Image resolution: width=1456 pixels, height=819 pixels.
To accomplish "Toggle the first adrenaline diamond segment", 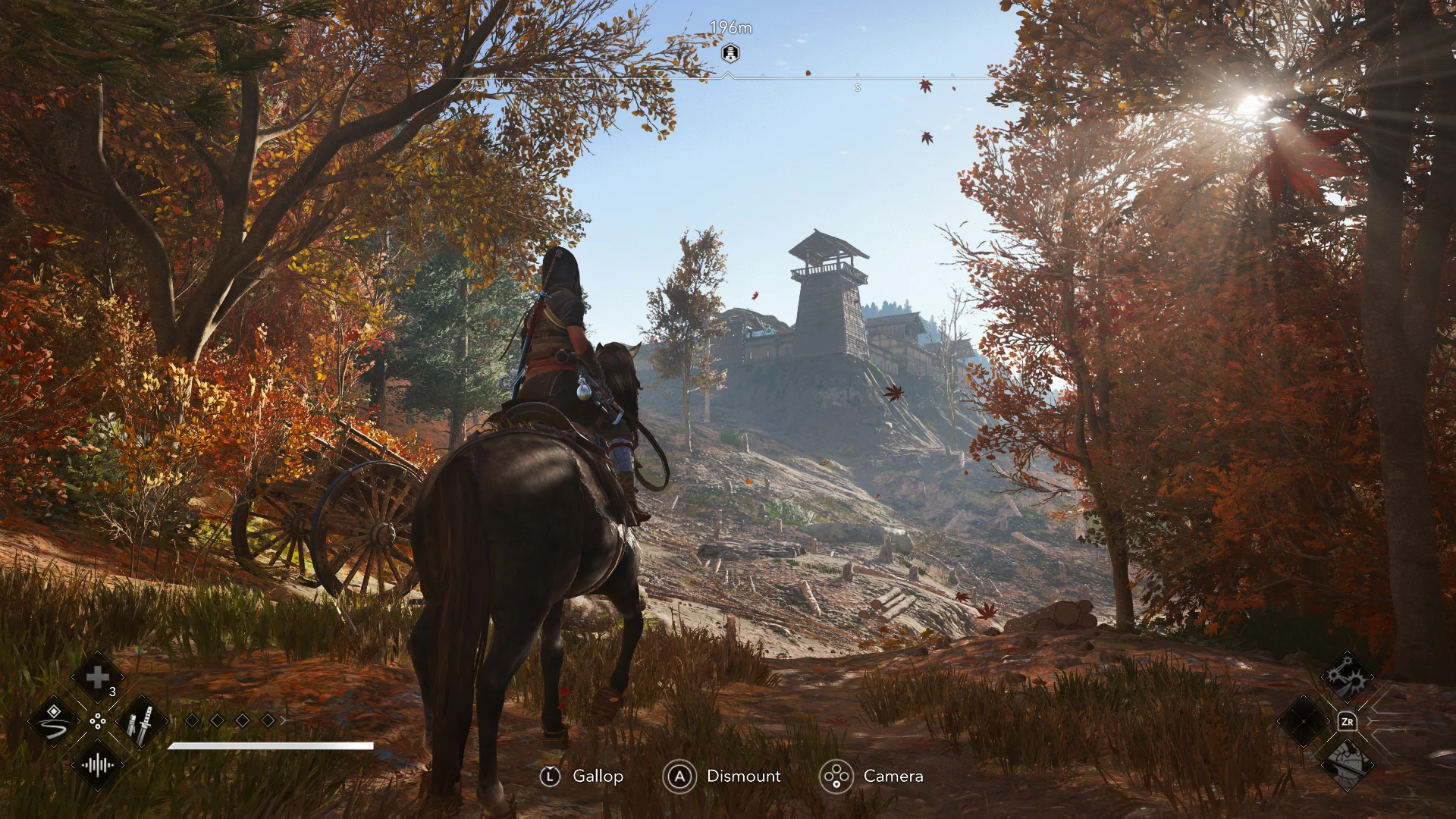I will (192, 720).
